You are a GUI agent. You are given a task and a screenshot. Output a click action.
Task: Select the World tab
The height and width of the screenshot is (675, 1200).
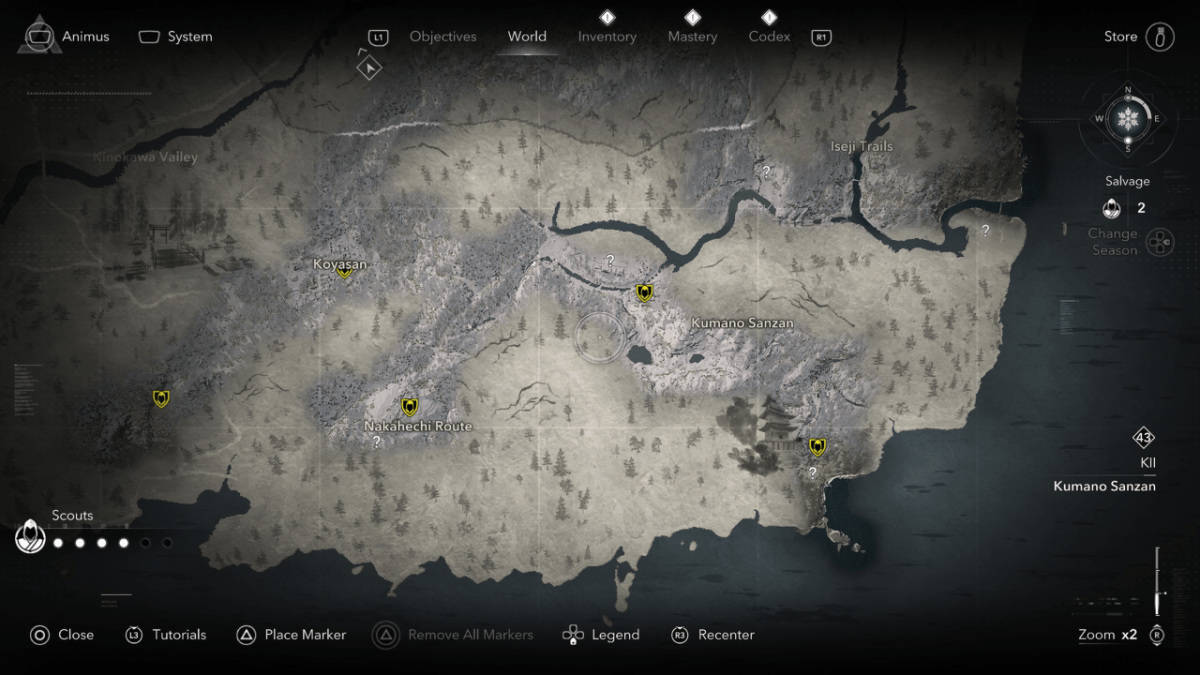[527, 37]
